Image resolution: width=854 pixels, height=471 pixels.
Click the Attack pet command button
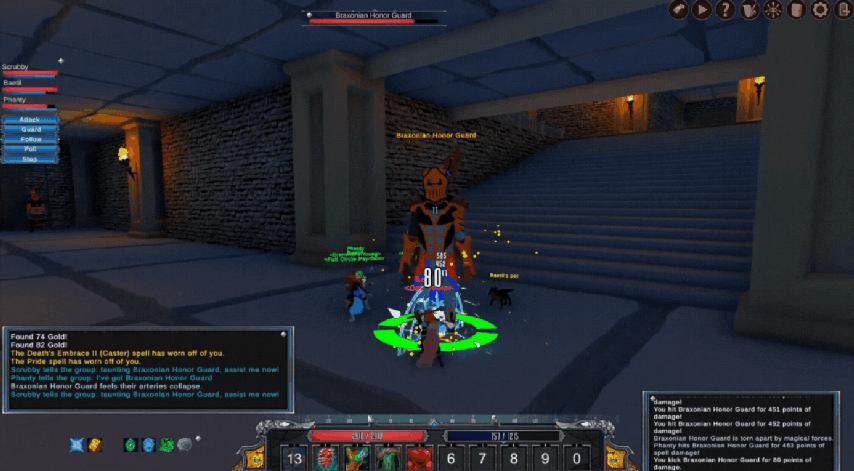click(30, 119)
